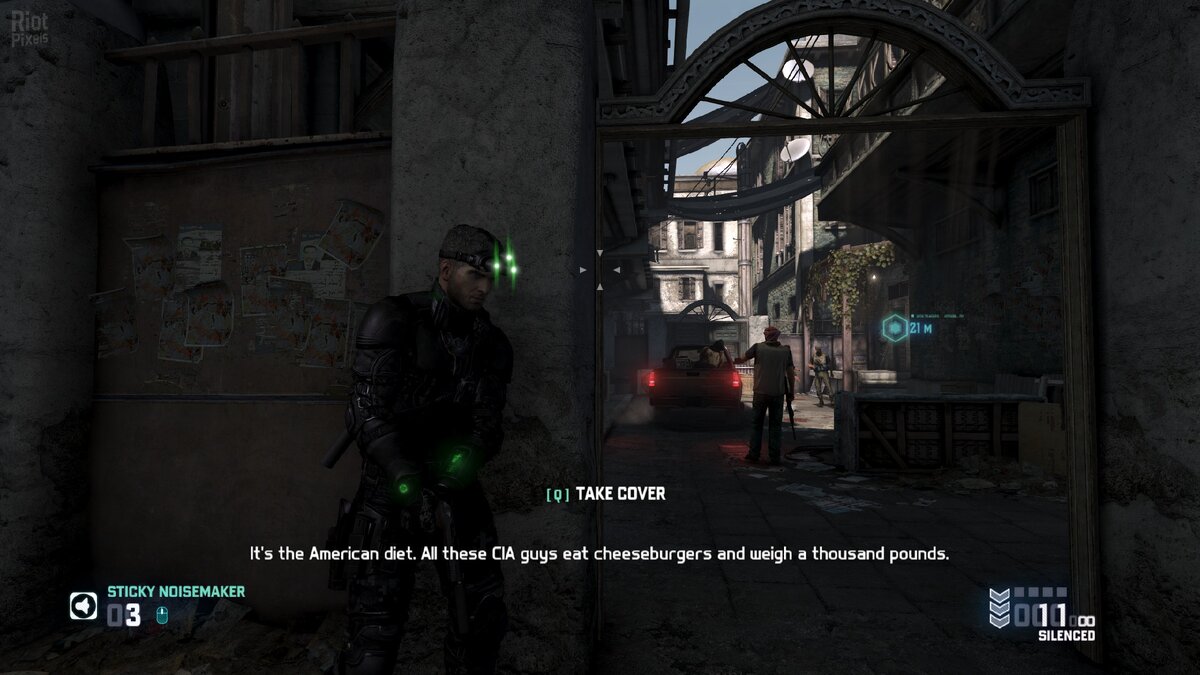Select the Sticky Noisemaker gadget icon
This screenshot has height=675, width=1200.
coord(83,606)
